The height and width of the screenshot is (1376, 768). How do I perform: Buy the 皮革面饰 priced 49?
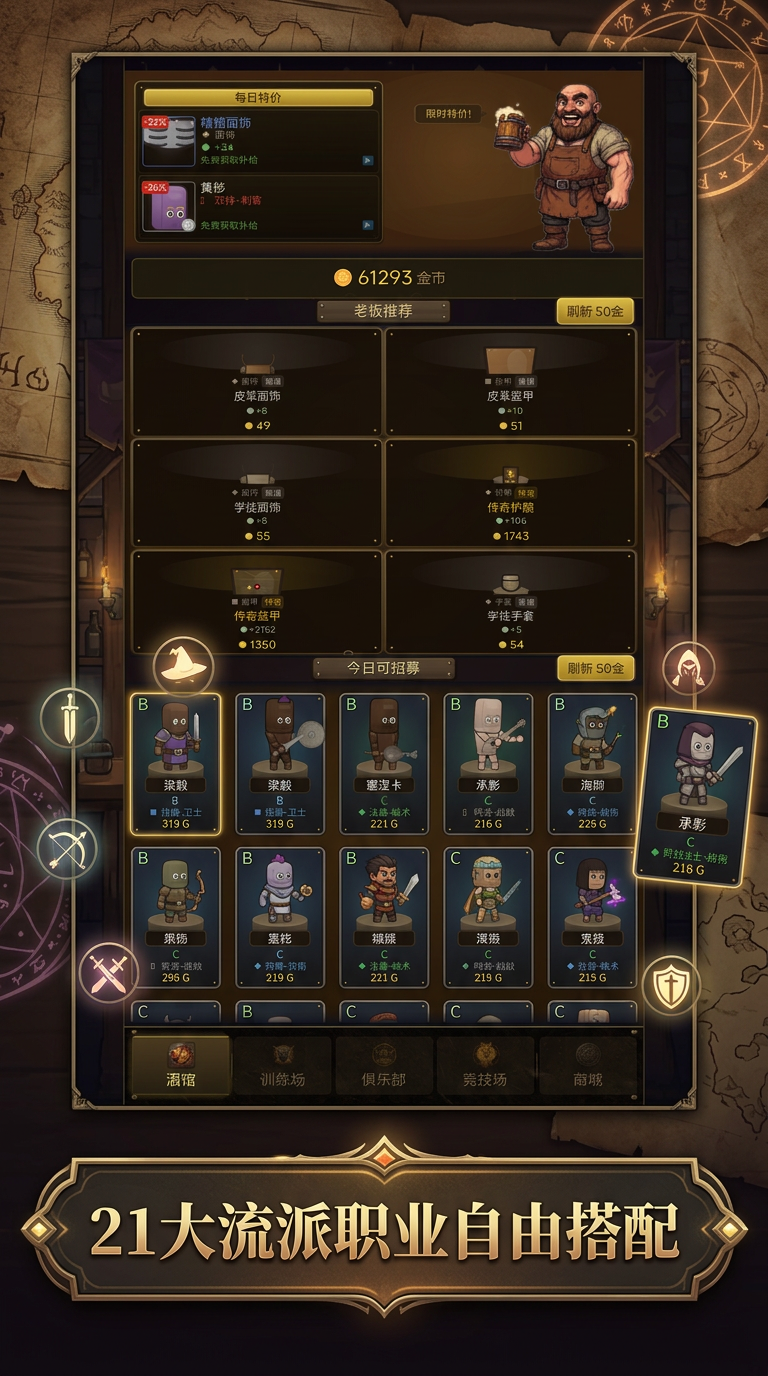257,381
